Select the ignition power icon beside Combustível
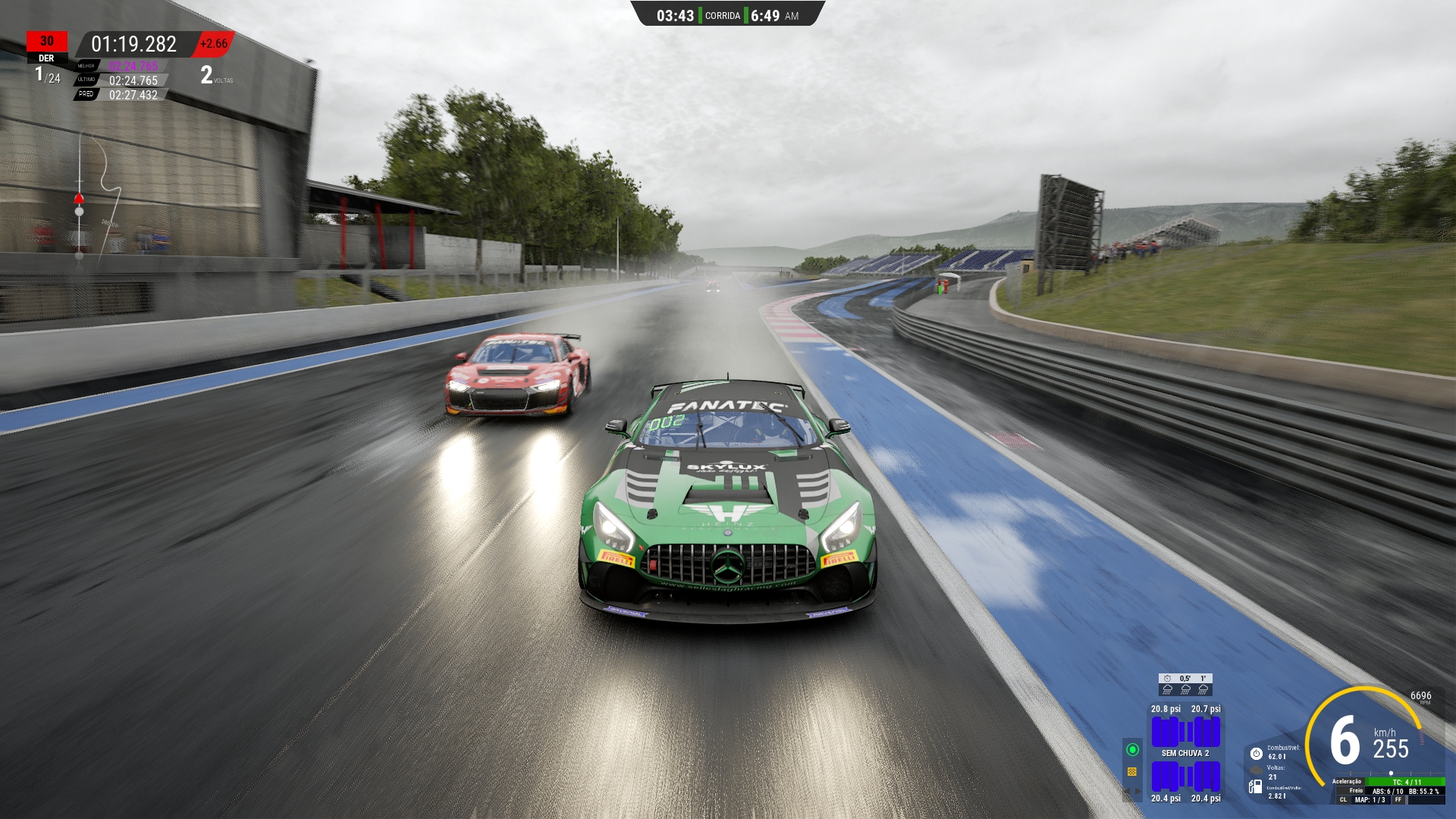 coord(1257,754)
